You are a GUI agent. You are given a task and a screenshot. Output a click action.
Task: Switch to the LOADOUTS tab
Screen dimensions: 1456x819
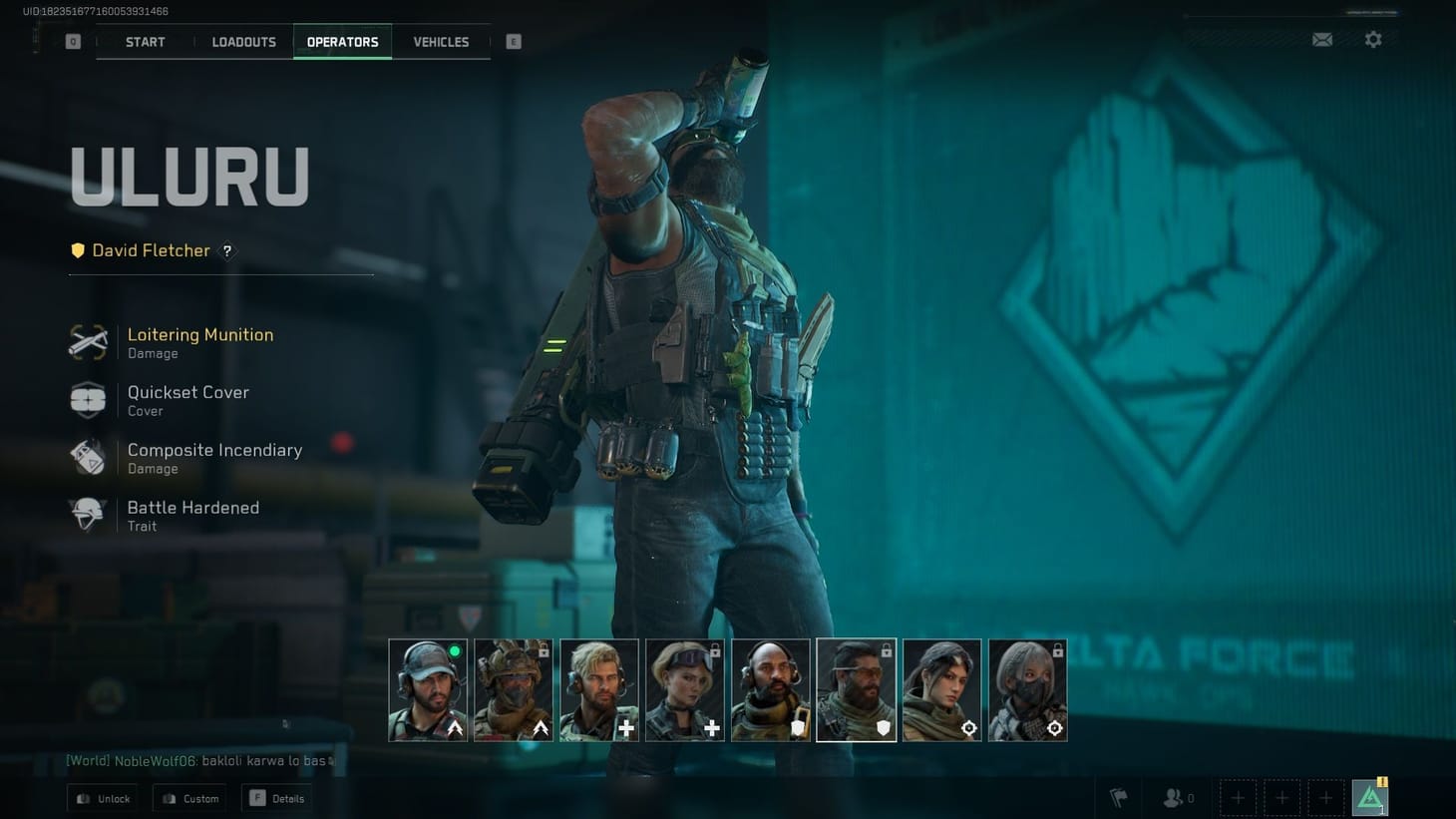coord(243,42)
